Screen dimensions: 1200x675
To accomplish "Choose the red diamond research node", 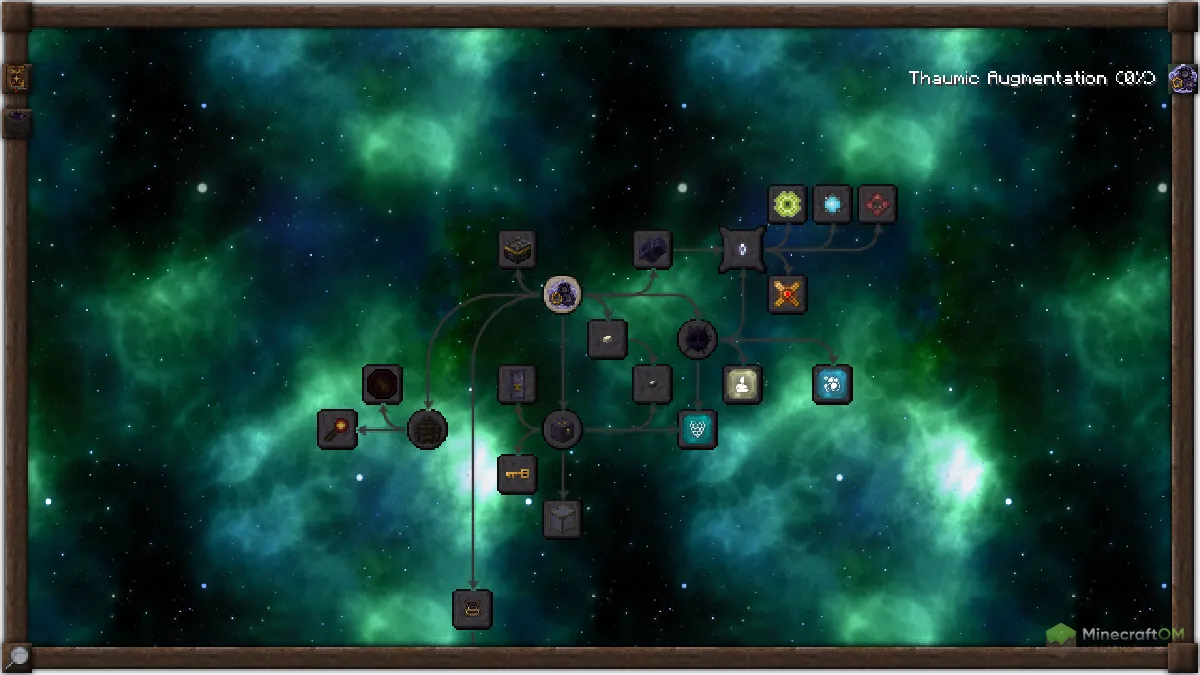I will [877, 204].
